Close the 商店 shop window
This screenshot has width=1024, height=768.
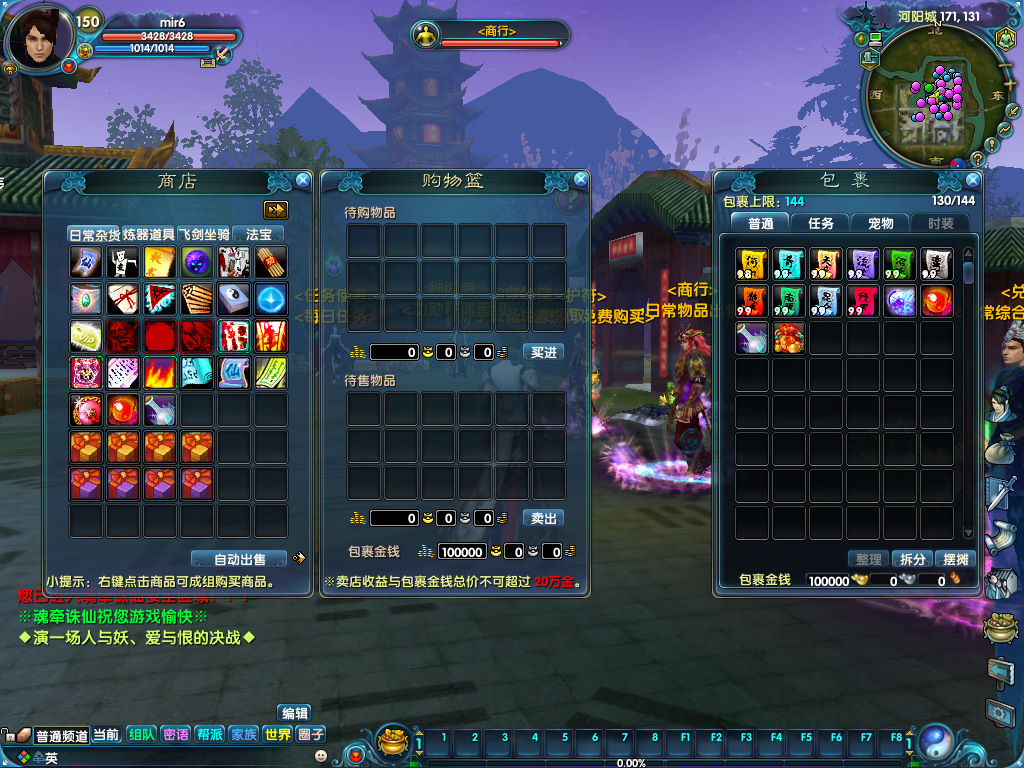[303, 181]
